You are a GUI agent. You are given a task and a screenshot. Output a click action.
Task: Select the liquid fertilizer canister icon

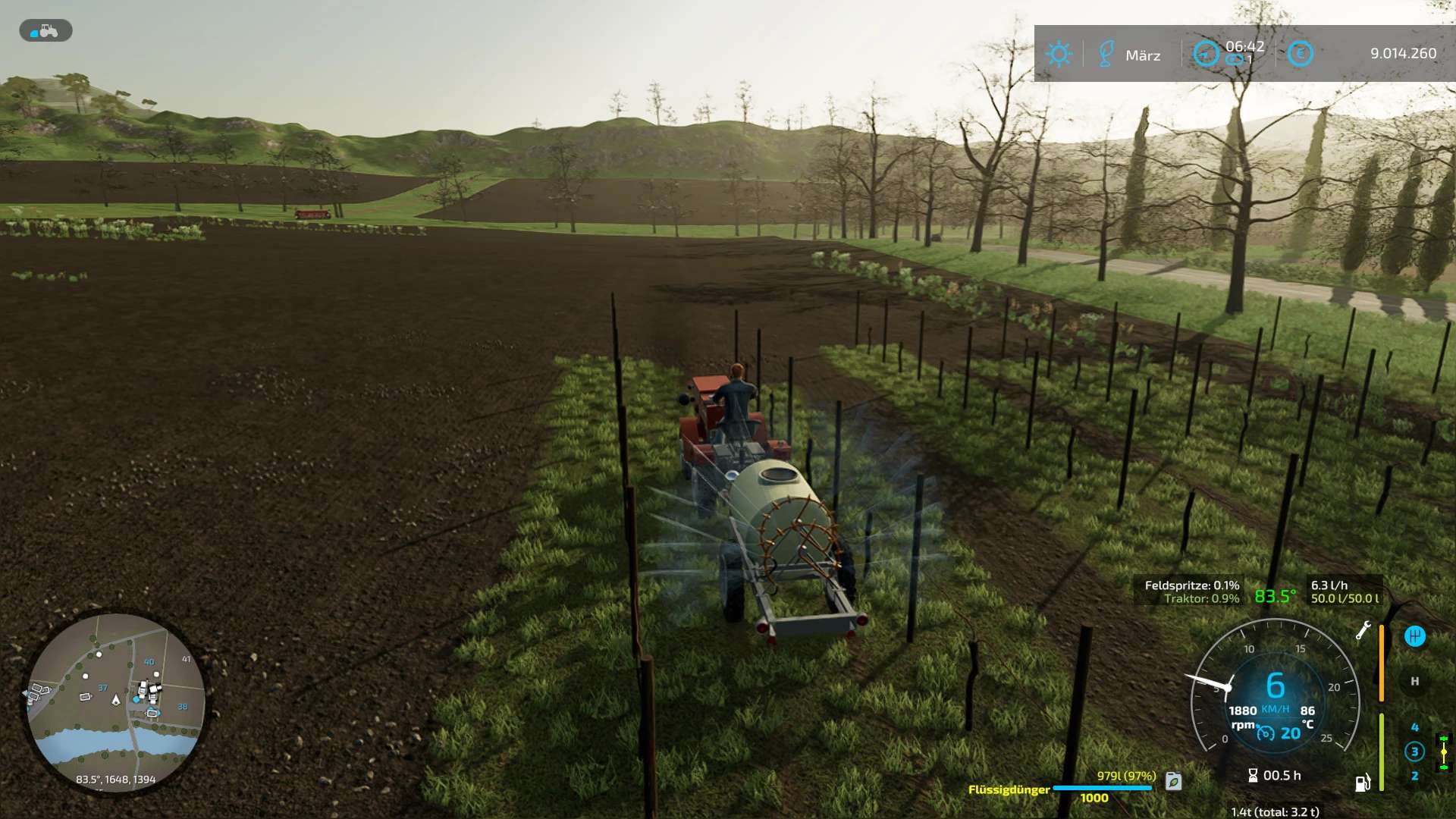click(1173, 780)
